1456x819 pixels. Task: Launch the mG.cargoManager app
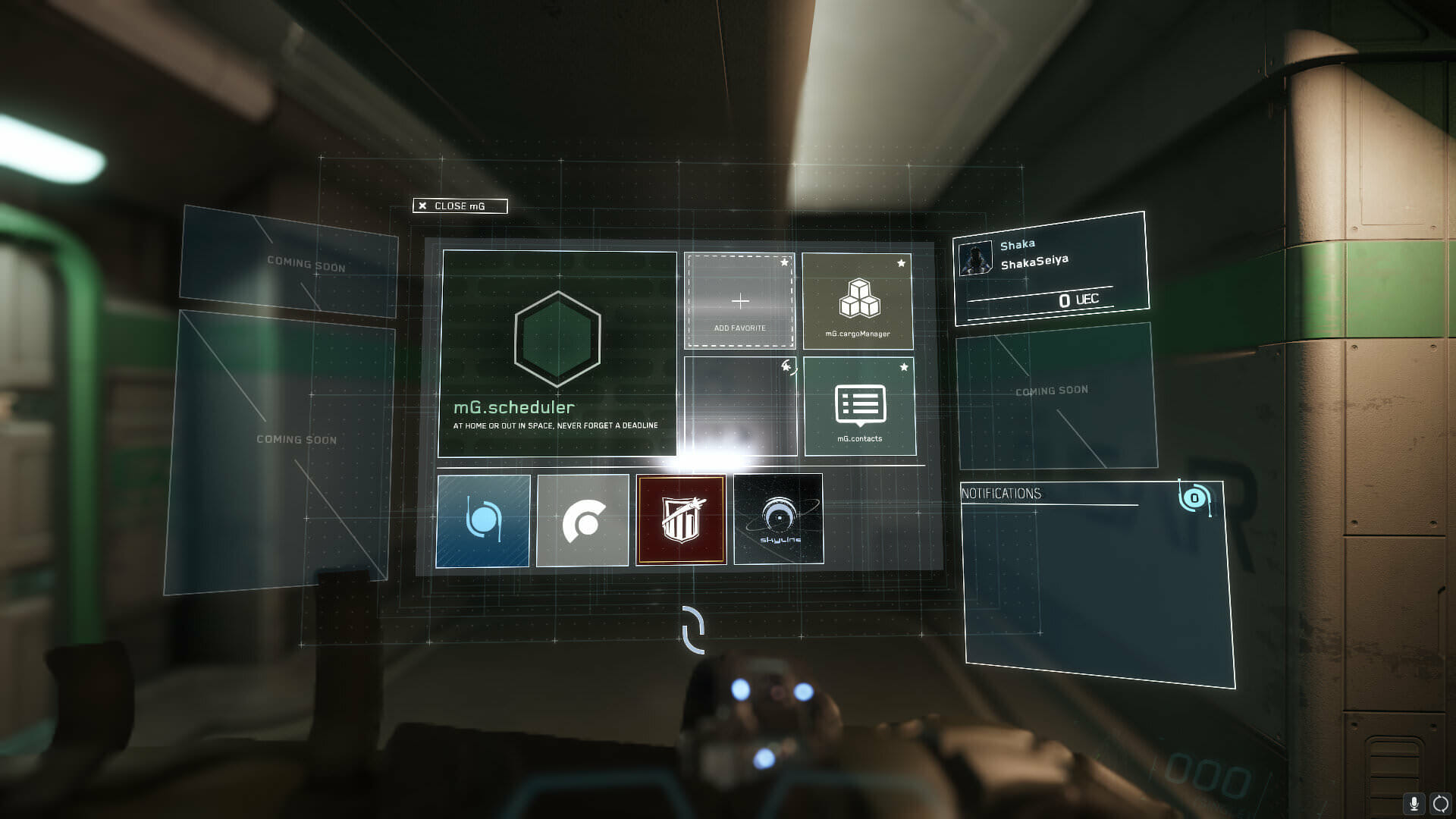click(x=858, y=302)
